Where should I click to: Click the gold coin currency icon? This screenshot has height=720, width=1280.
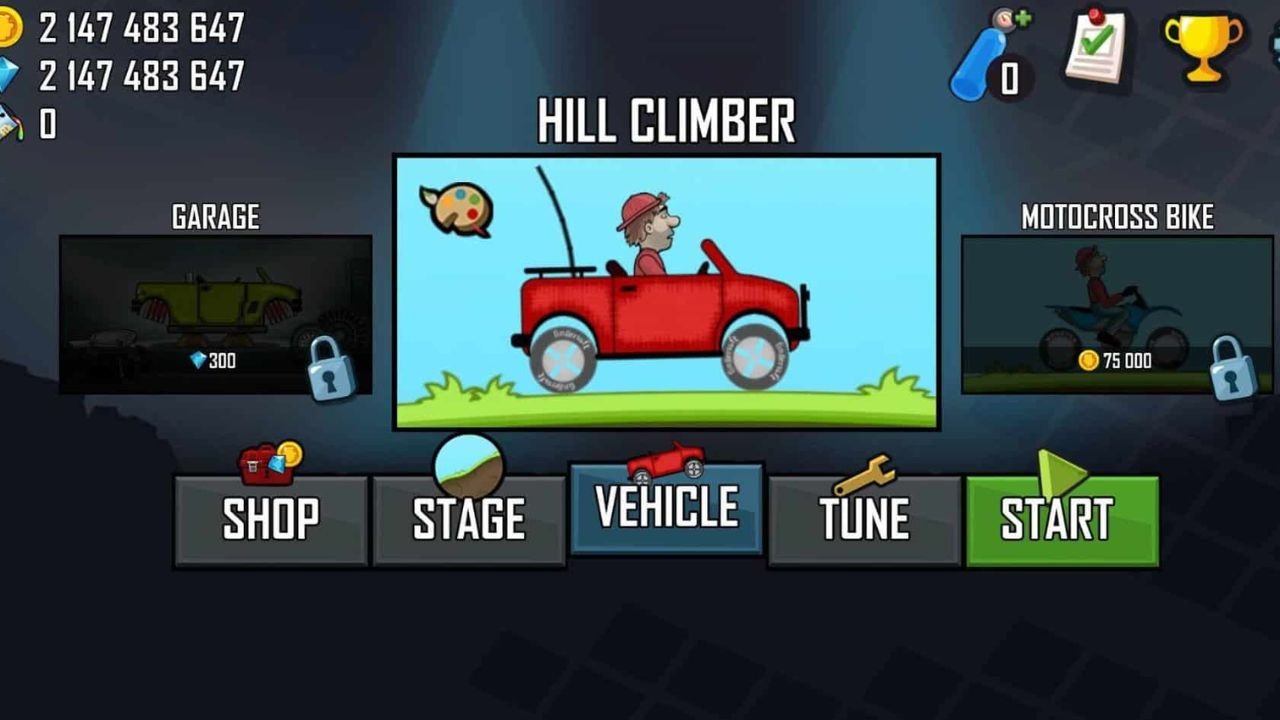[x=8, y=28]
